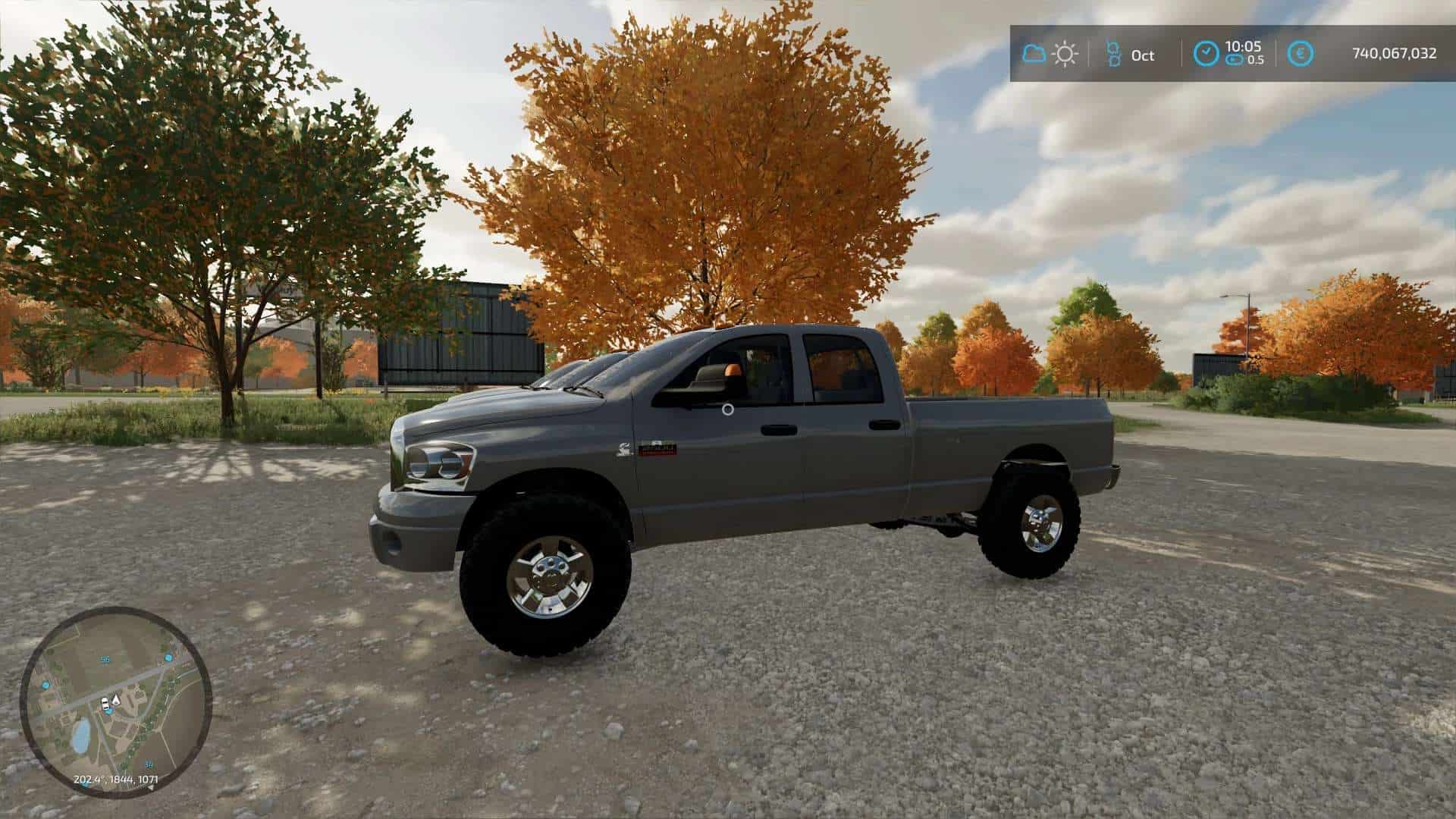Open the circular minimap
Screen dimensions: 1456x819
115,701
